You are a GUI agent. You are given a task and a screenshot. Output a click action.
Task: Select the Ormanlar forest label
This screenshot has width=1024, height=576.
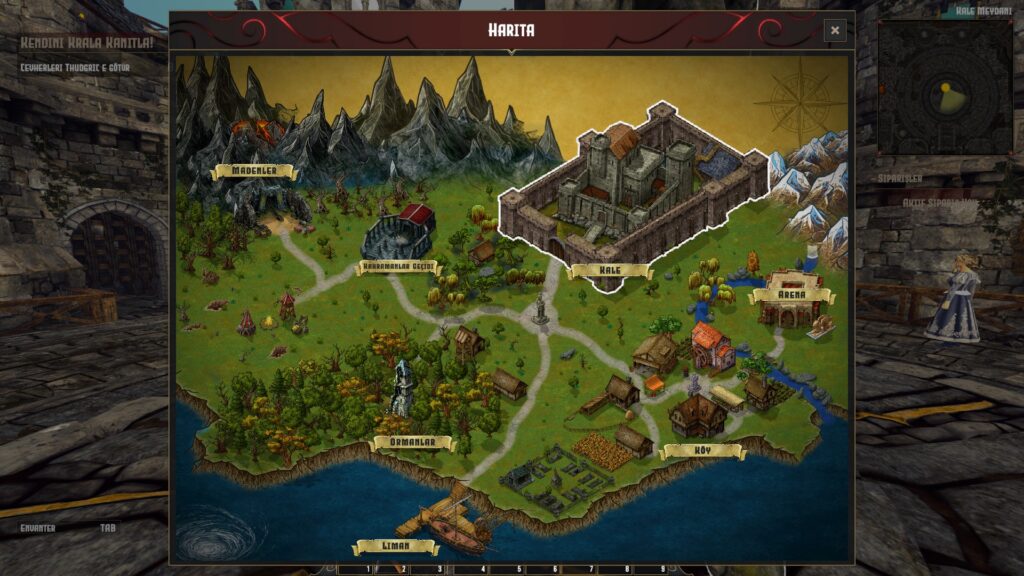pyautogui.click(x=412, y=442)
